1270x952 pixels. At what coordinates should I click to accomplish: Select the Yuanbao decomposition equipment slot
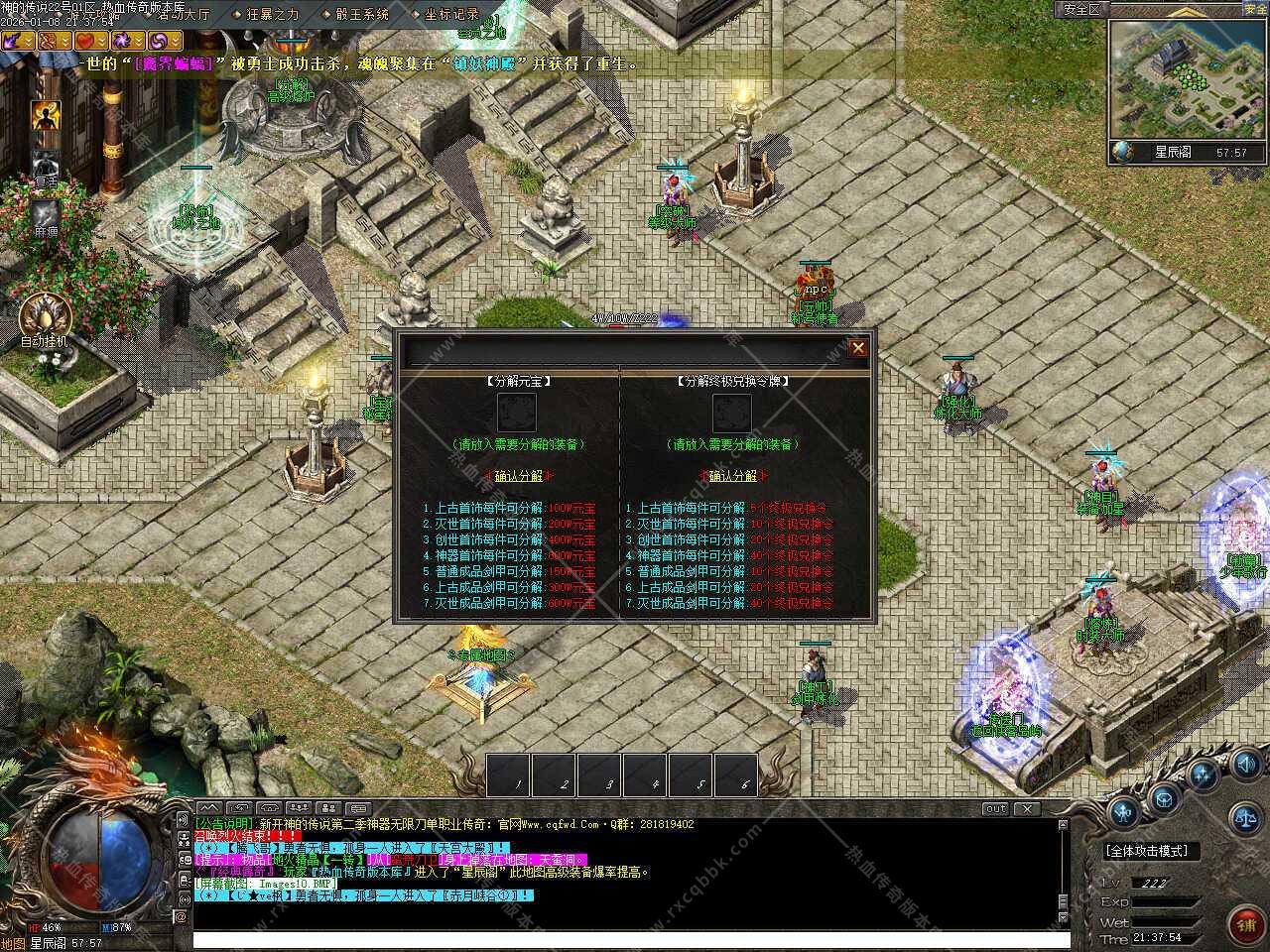coord(517,413)
